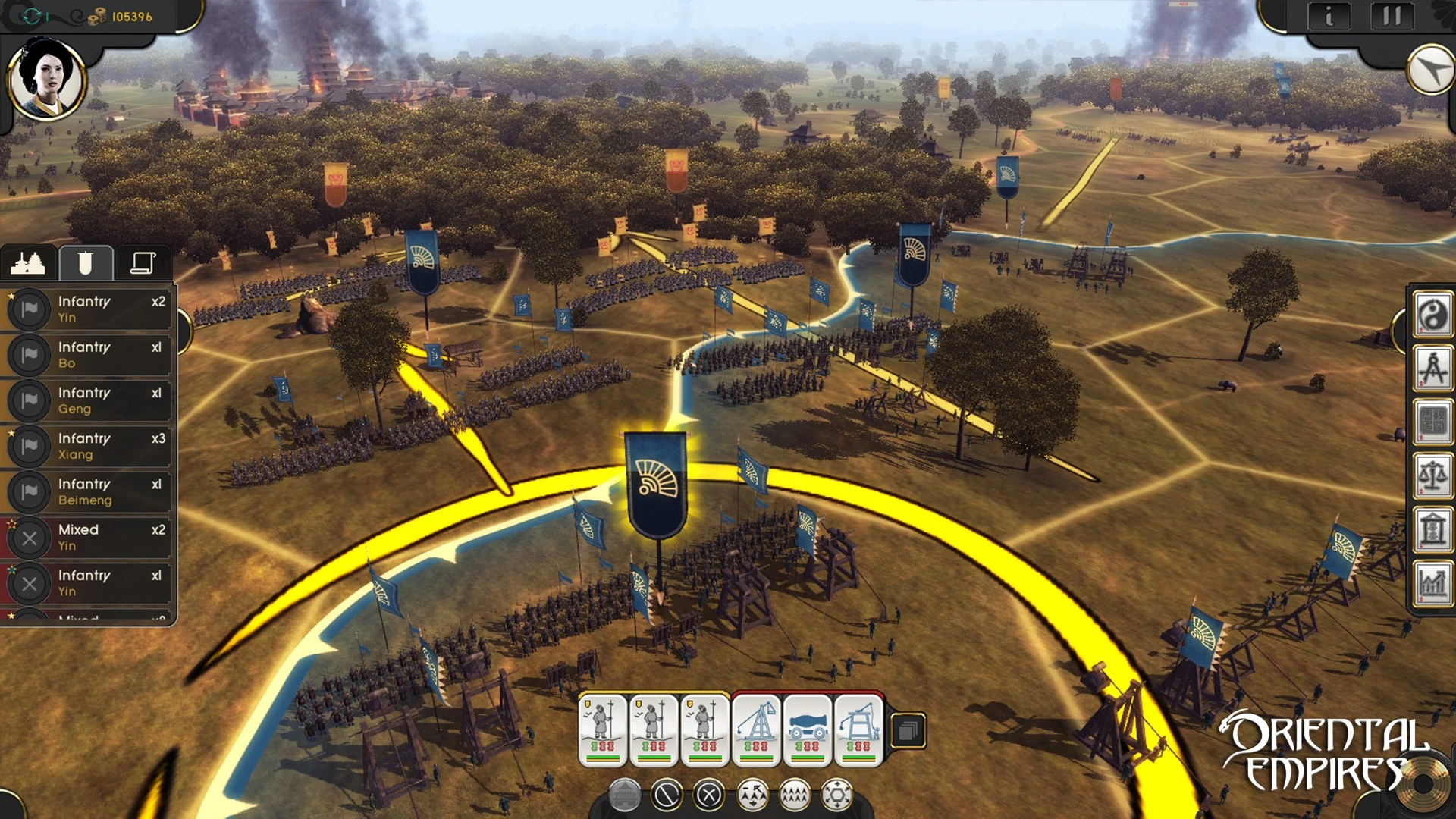Switch to the cities pagoda tab
Image resolution: width=1456 pixels, height=819 pixels.
(28, 263)
